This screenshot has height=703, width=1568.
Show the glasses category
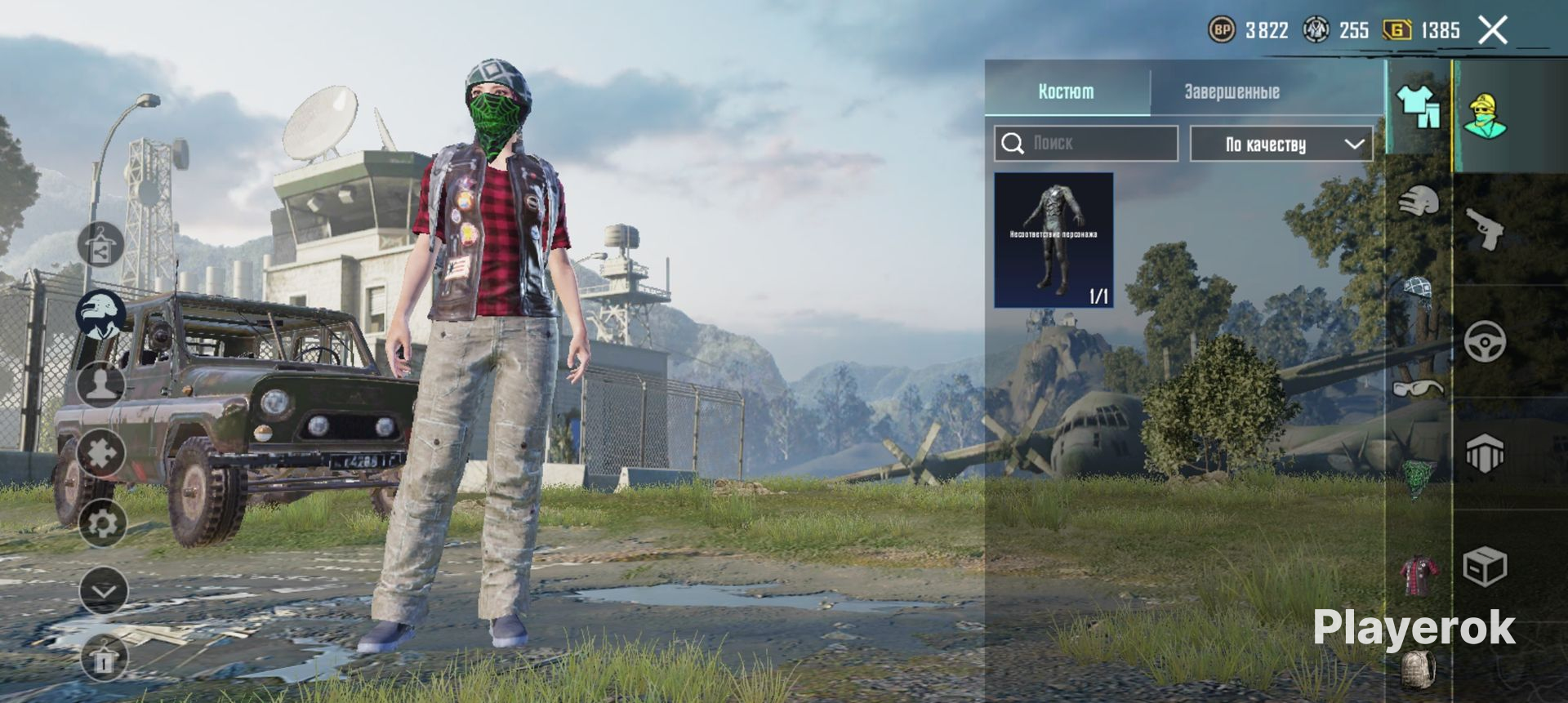coord(1419,387)
